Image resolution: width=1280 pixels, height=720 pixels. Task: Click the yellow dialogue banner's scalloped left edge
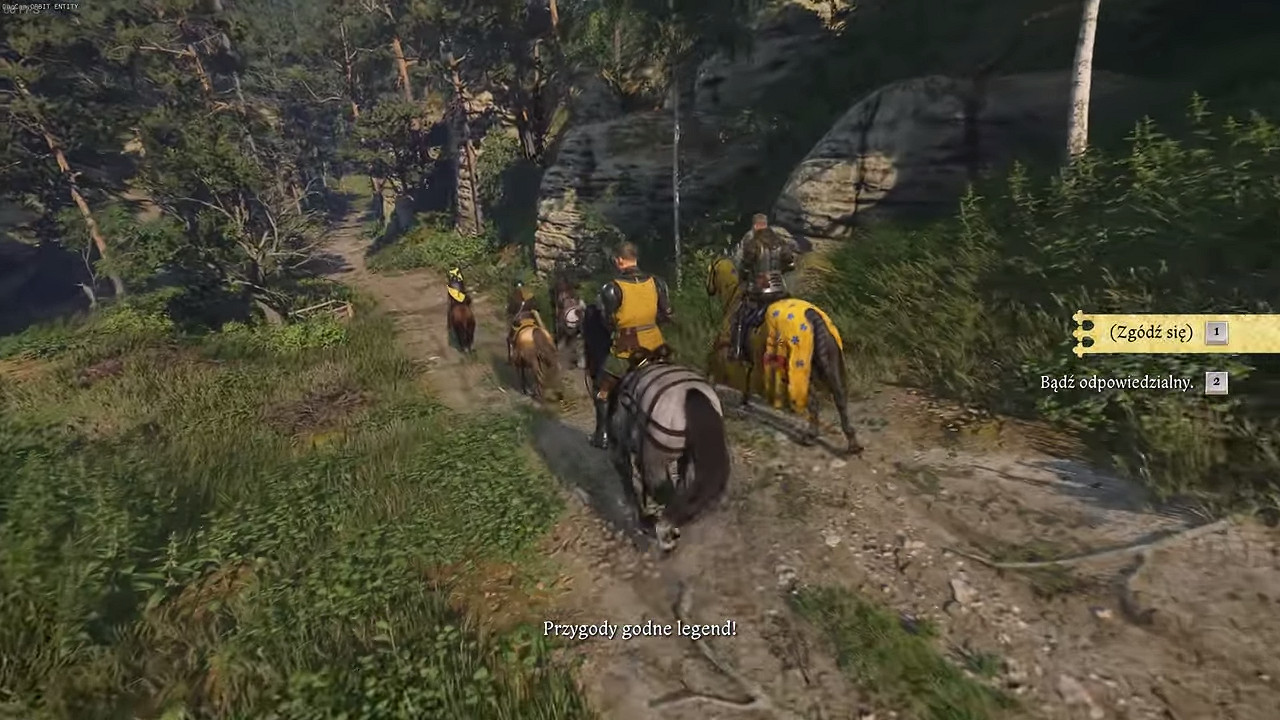1082,332
